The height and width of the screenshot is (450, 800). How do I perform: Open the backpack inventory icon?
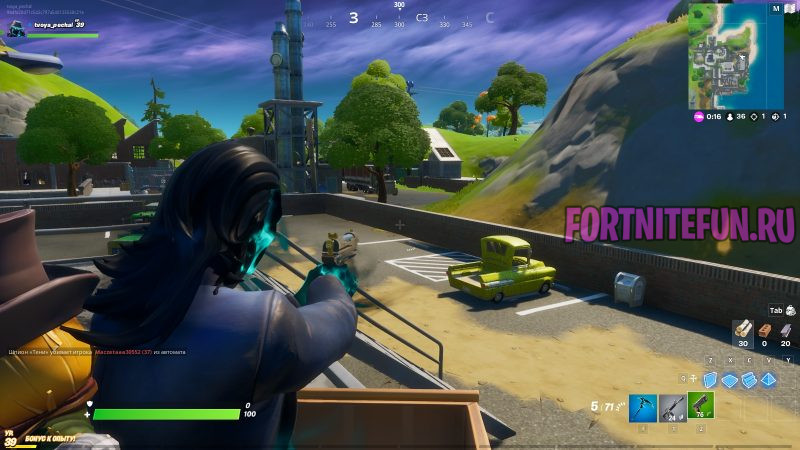(x=791, y=310)
